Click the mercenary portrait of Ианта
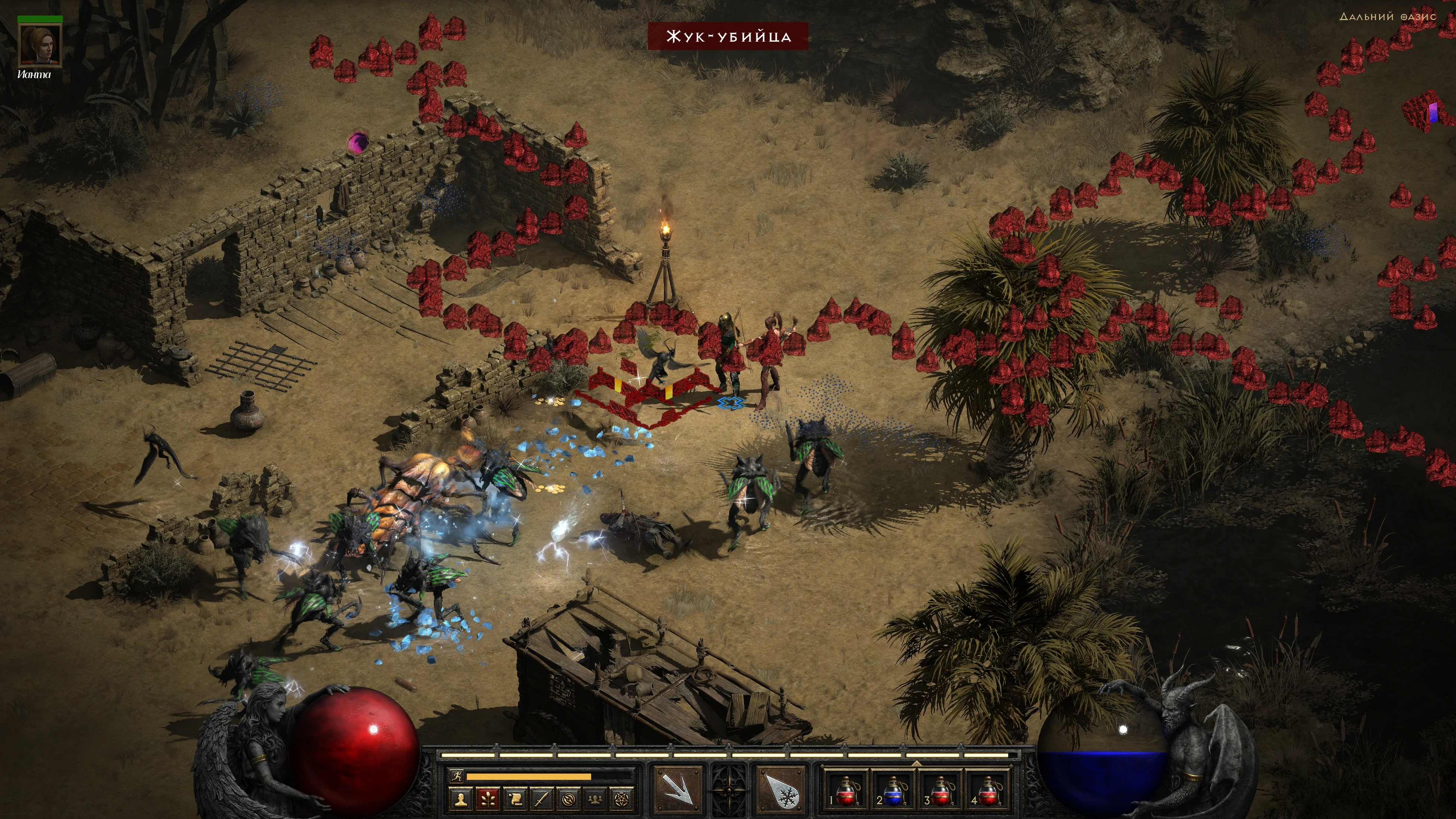Screen dimensions: 1456x819 click(x=39, y=45)
